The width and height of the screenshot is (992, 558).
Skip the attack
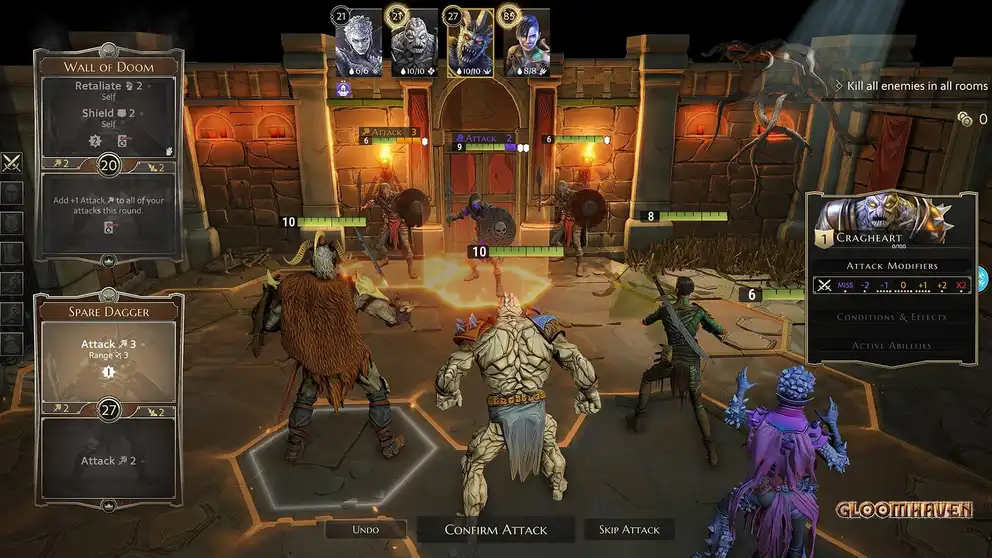[629, 529]
